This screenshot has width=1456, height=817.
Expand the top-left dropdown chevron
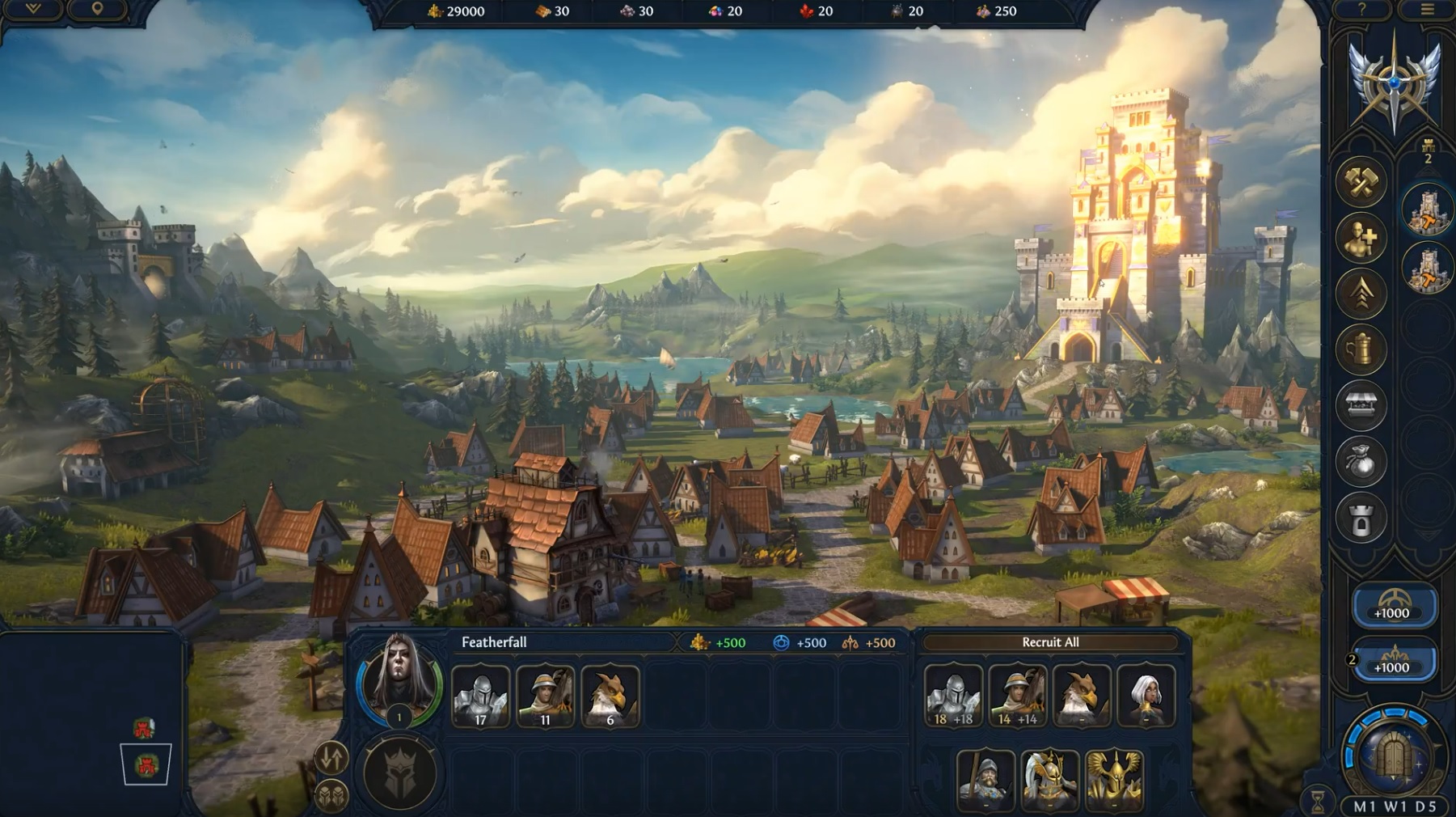click(x=32, y=9)
